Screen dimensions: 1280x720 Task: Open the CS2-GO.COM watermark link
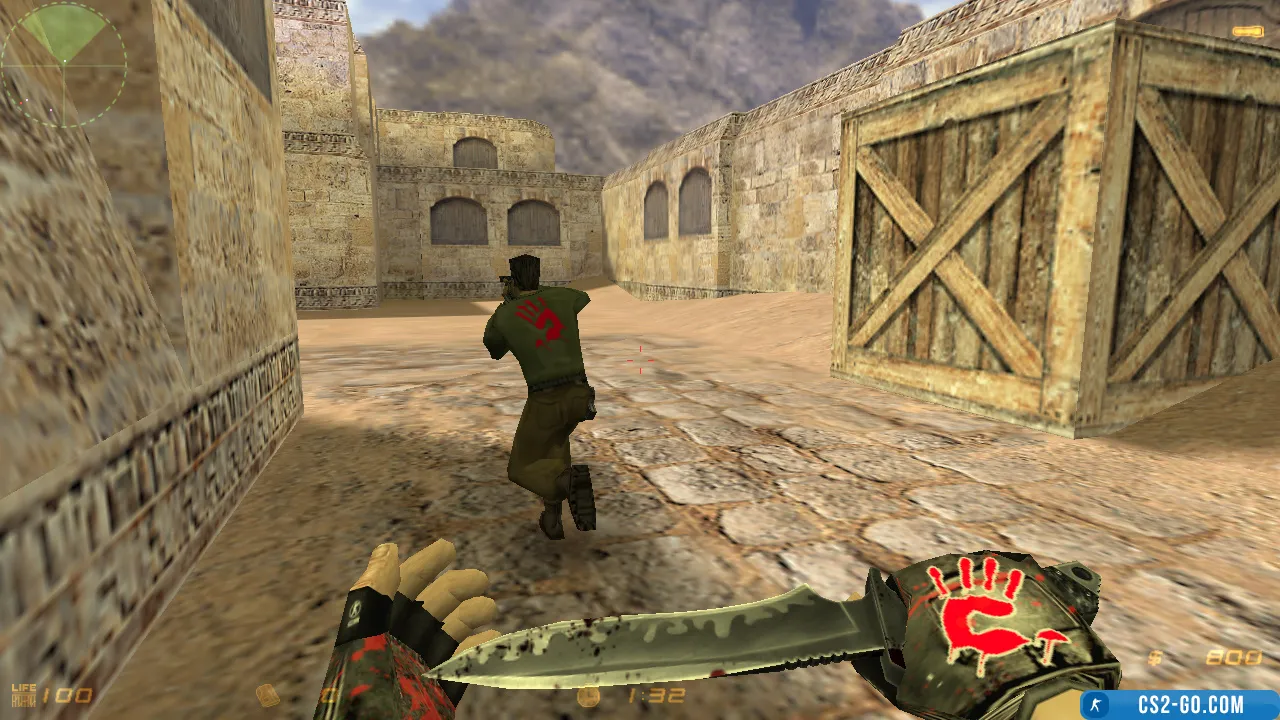point(1180,704)
